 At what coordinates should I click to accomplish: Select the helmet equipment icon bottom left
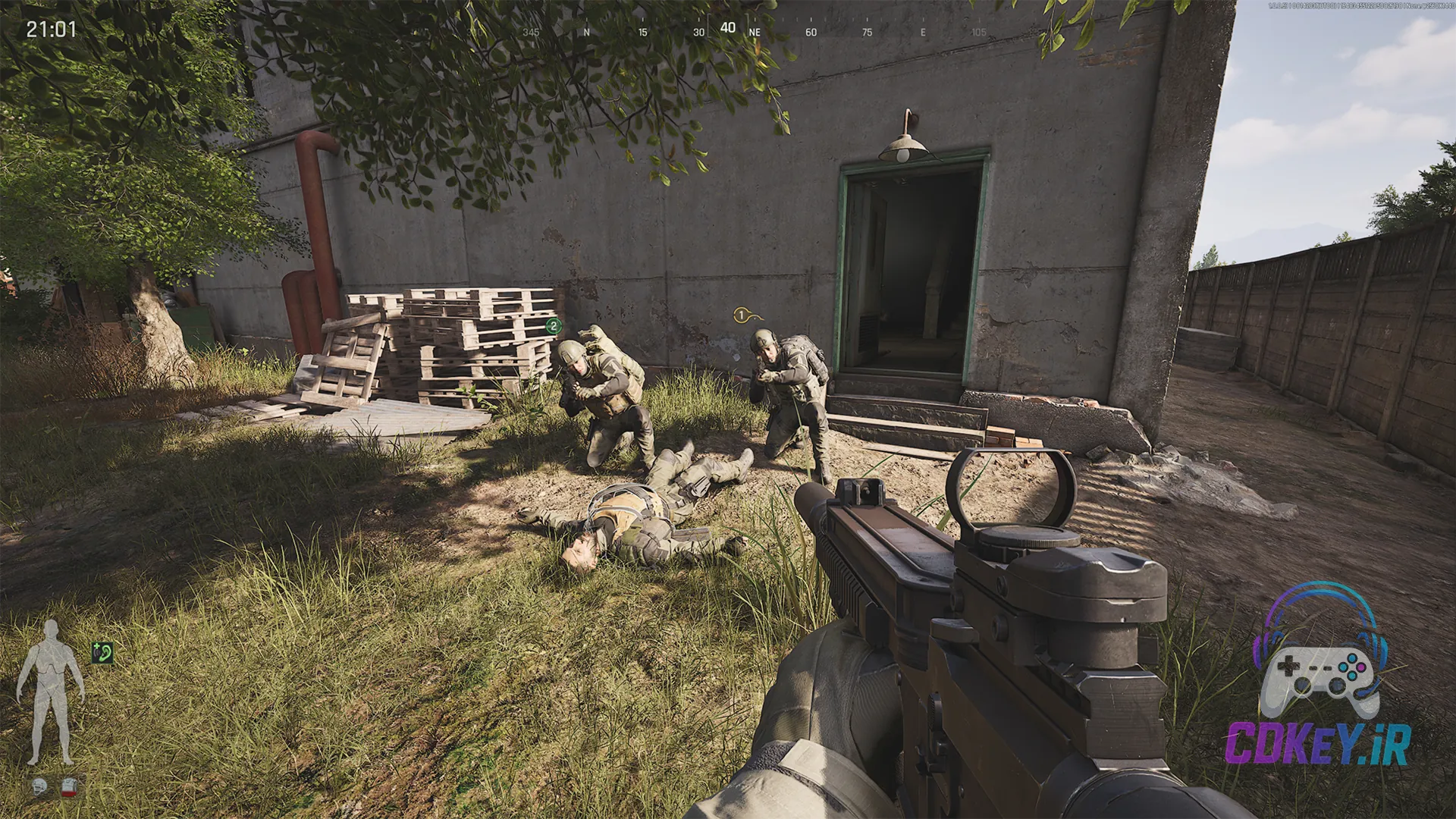39,786
